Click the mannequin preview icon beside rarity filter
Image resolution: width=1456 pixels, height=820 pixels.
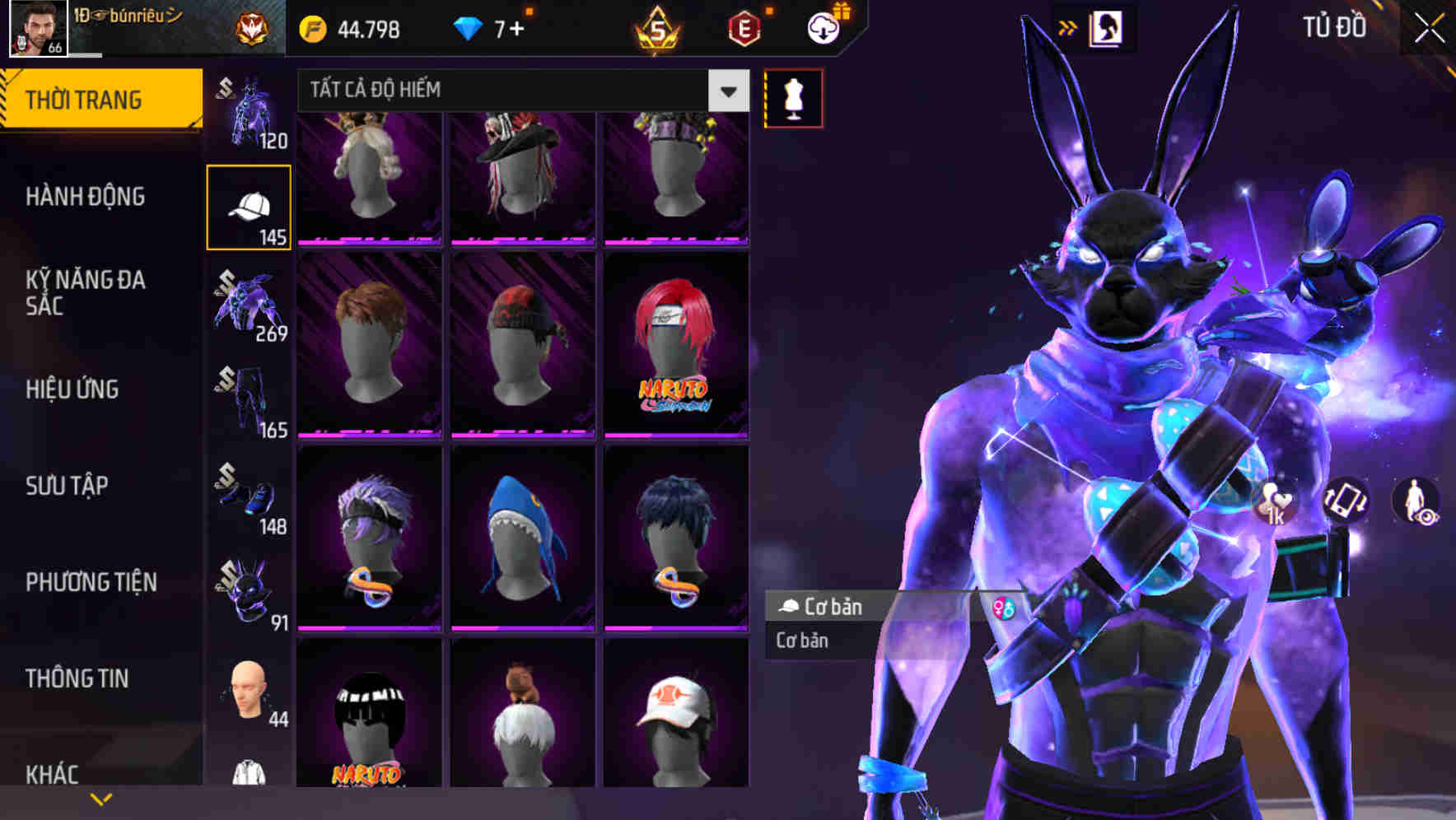coord(793,97)
